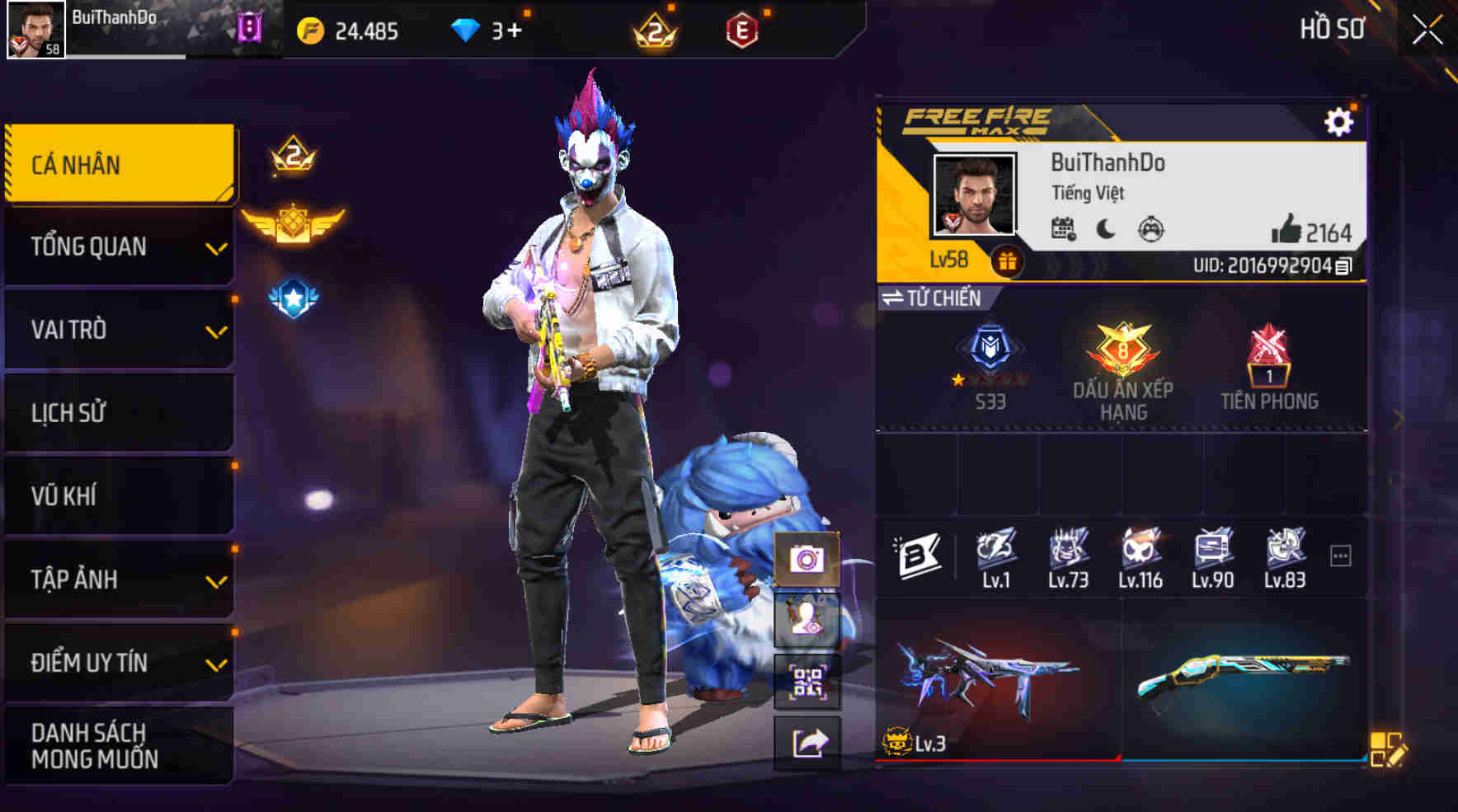Expand the TỔNG QUAN section
This screenshot has width=1458, height=812.
pos(120,246)
